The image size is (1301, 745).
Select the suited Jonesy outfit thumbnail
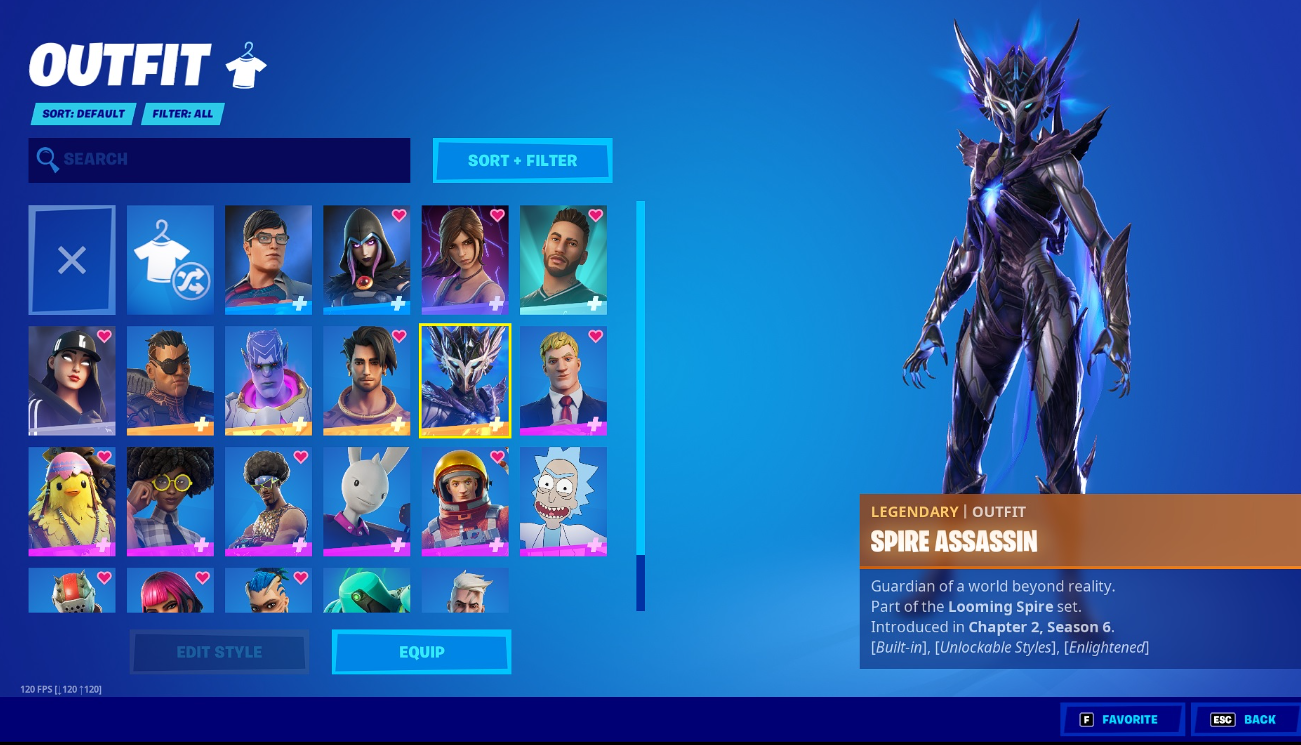[563, 380]
